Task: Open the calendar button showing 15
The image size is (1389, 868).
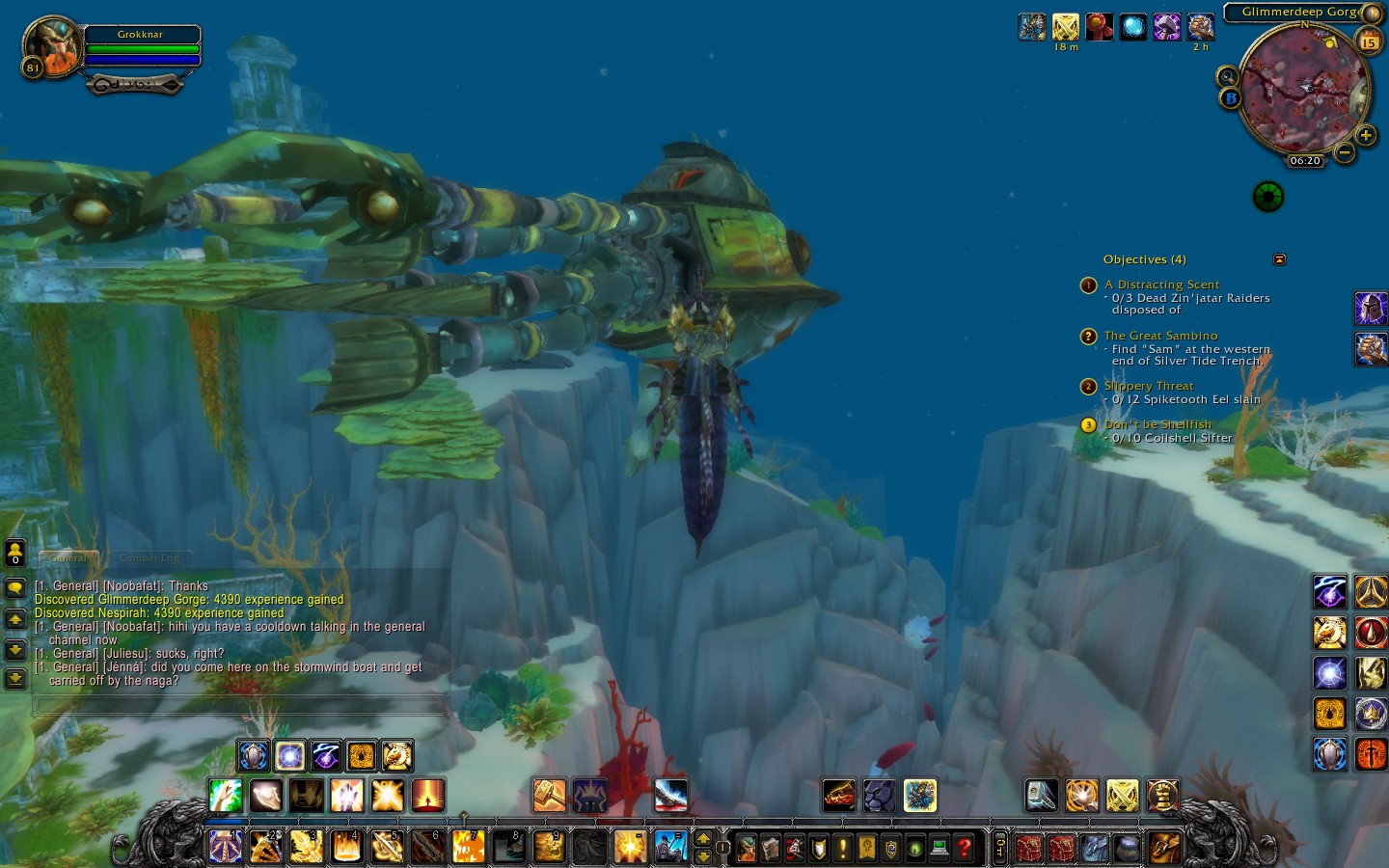Action: (1369, 41)
